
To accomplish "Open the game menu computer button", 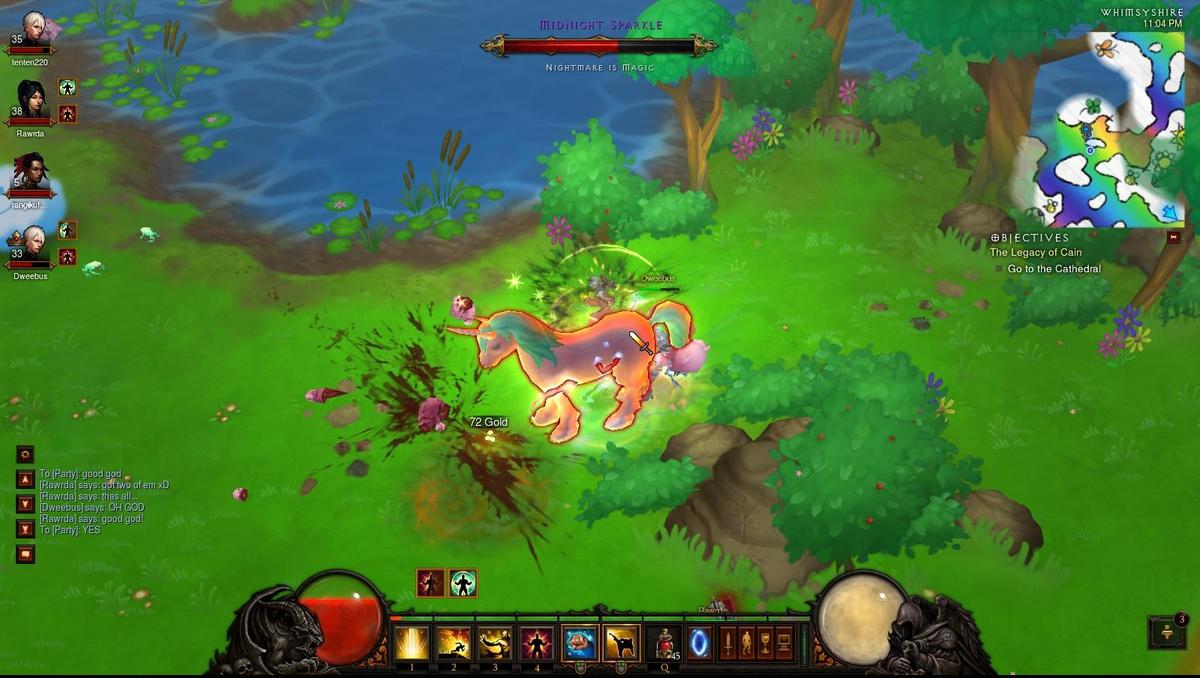I will tap(784, 643).
